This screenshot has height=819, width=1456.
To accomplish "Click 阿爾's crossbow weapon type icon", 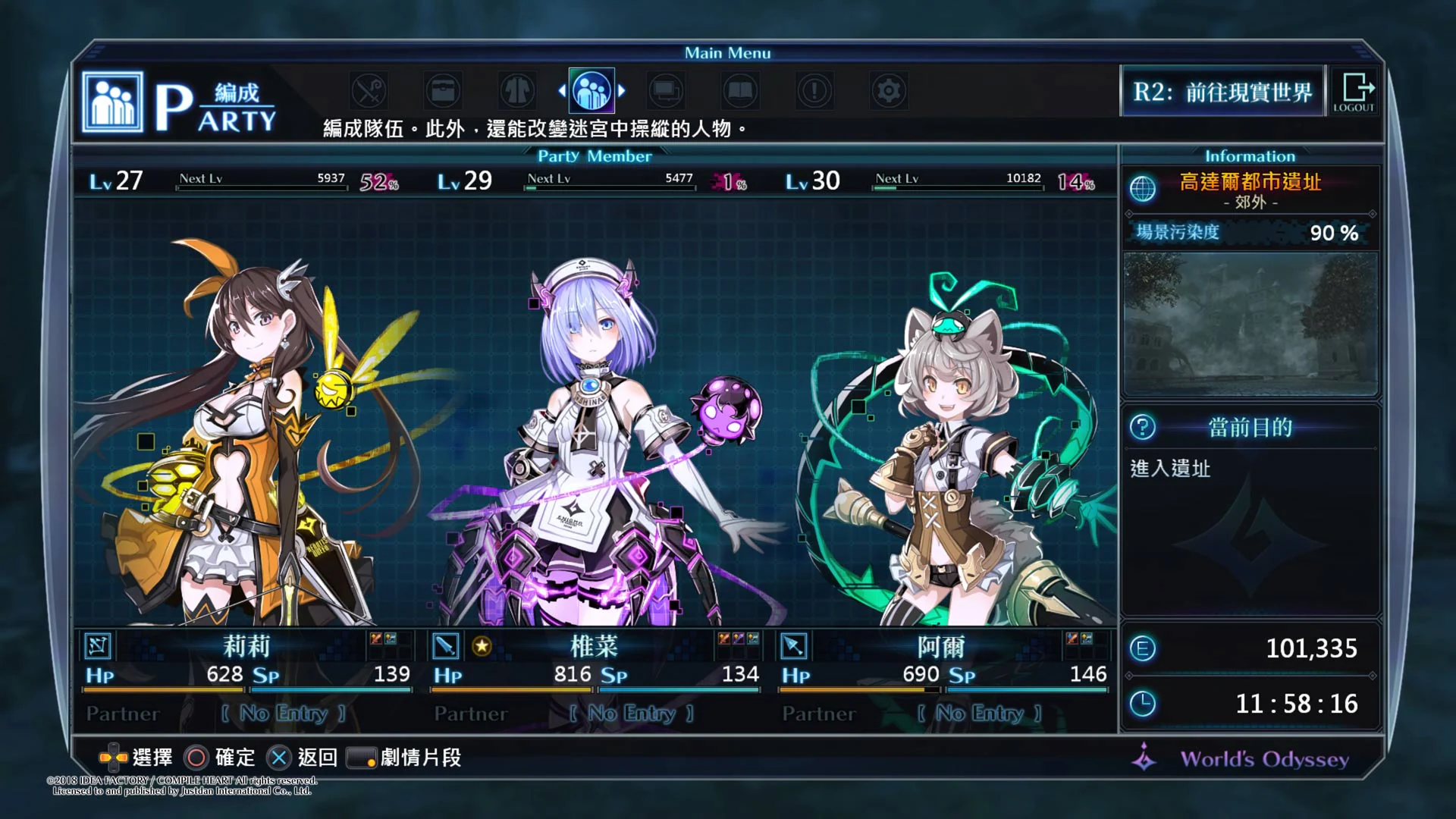I will [795, 646].
